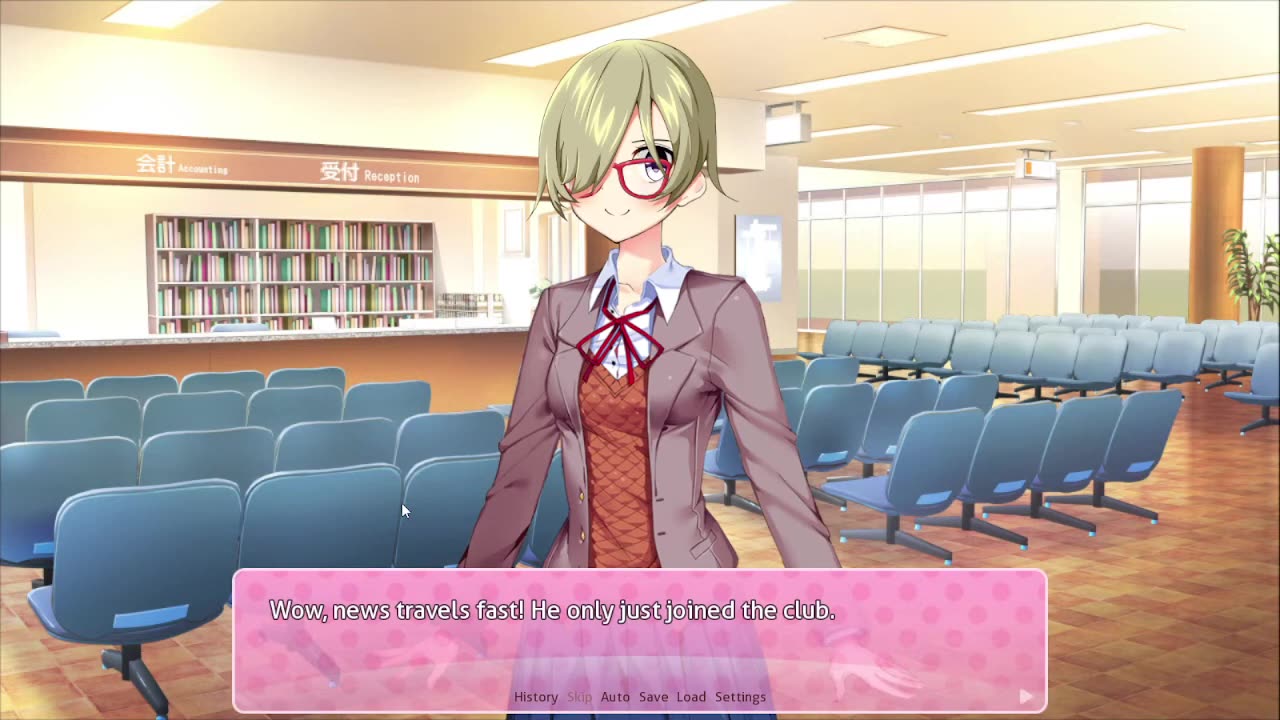Load a previous save file
The height and width of the screenshot is (720, 1280).
pos(692,697)
